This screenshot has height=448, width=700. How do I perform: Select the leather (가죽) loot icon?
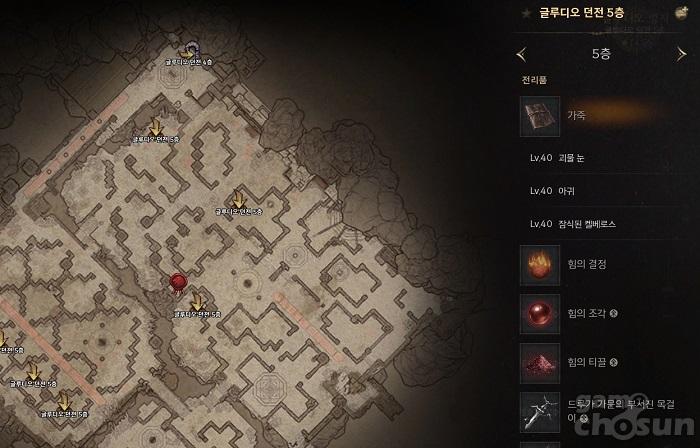[x=540, y=116]
